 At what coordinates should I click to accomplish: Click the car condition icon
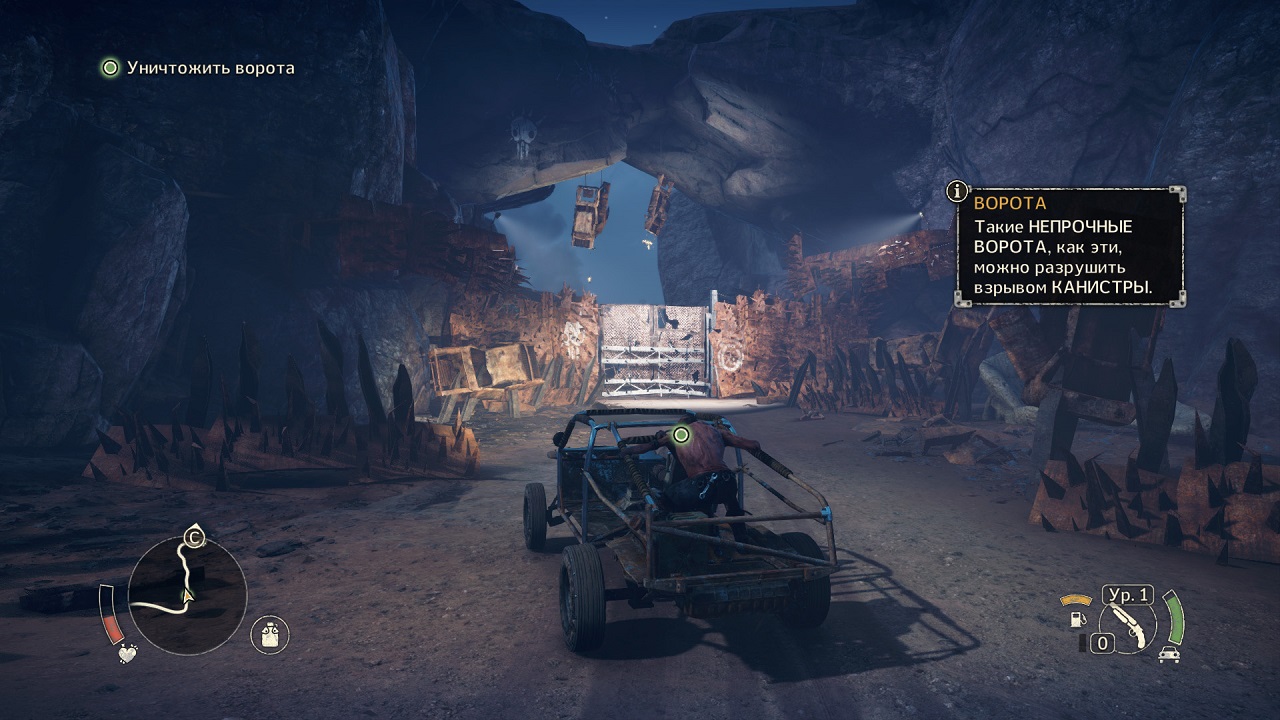click(1168, 654)
